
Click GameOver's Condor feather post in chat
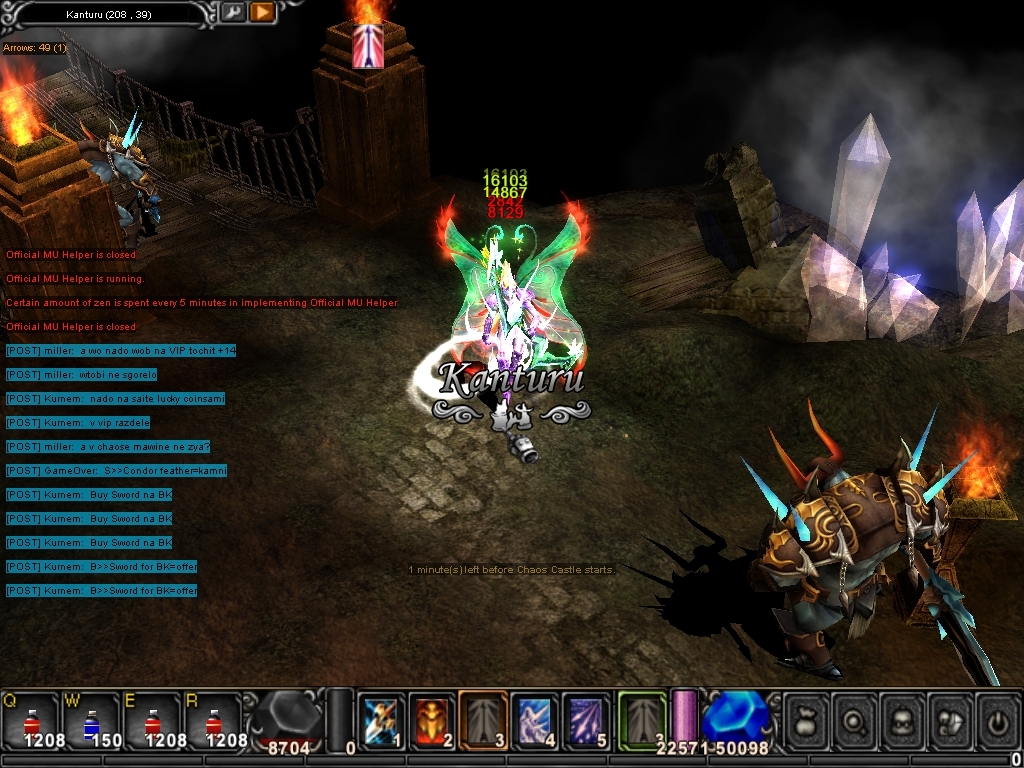[x=116, y=471]
